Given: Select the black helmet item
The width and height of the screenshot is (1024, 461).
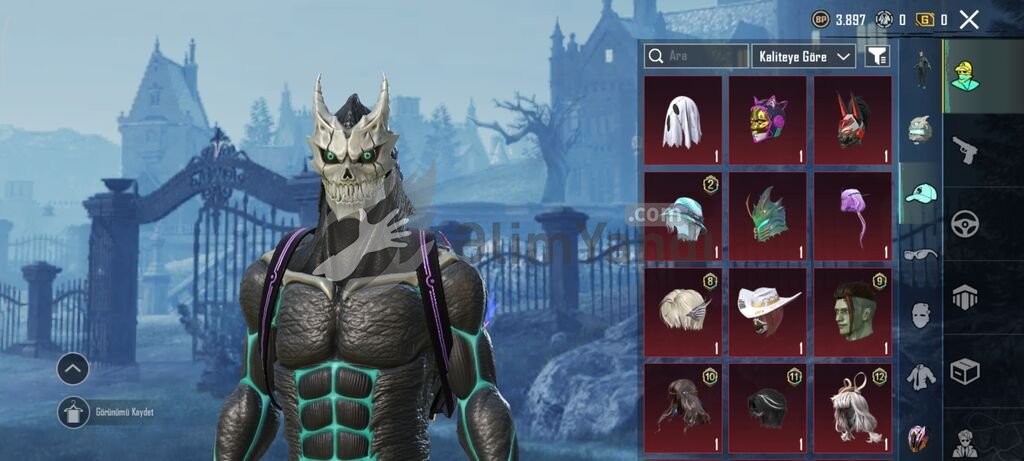Looking at the screenshot, I should point(767,408).
